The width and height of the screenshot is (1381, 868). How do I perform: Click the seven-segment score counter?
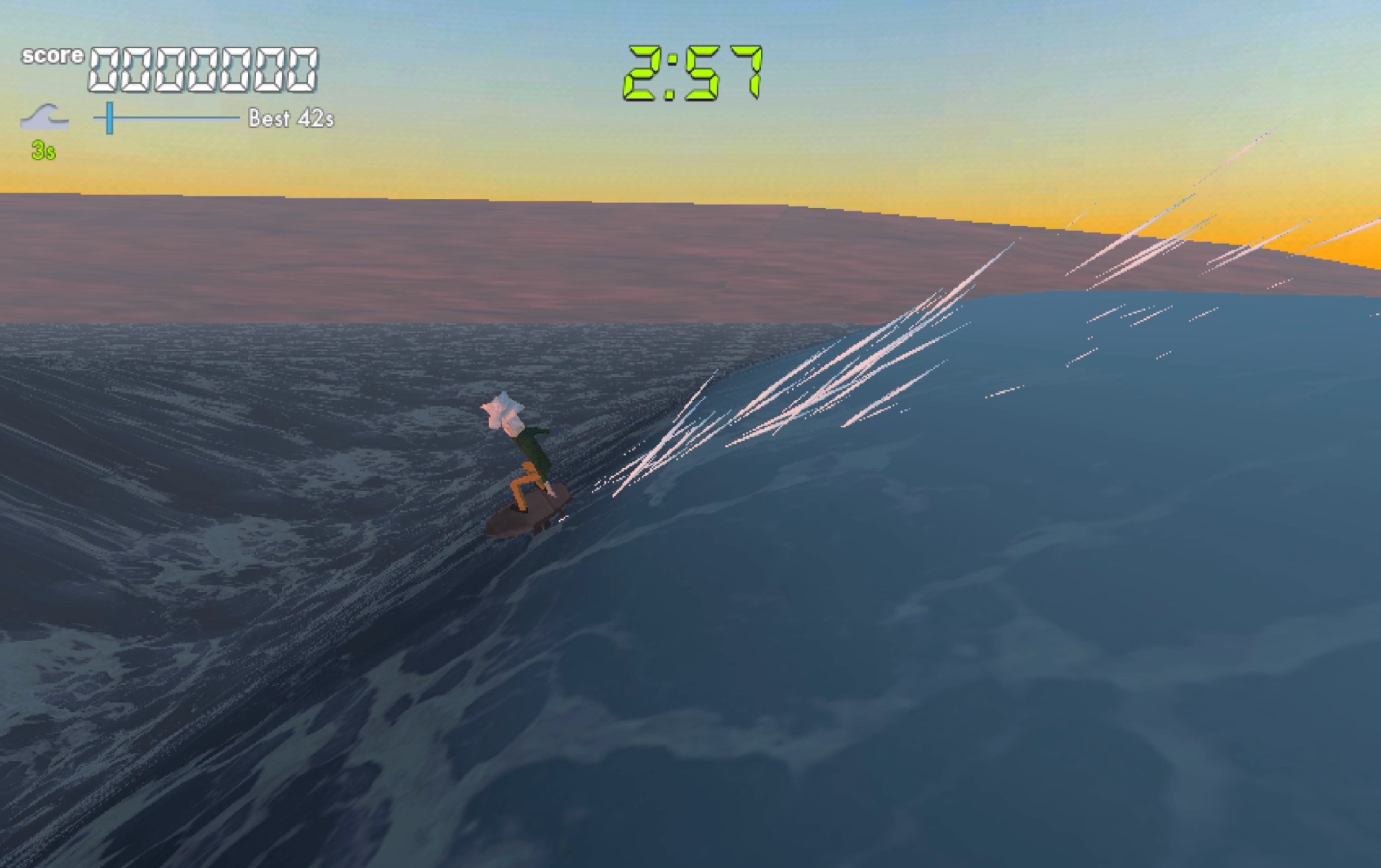pyautogui.click(x=204, y=69)
